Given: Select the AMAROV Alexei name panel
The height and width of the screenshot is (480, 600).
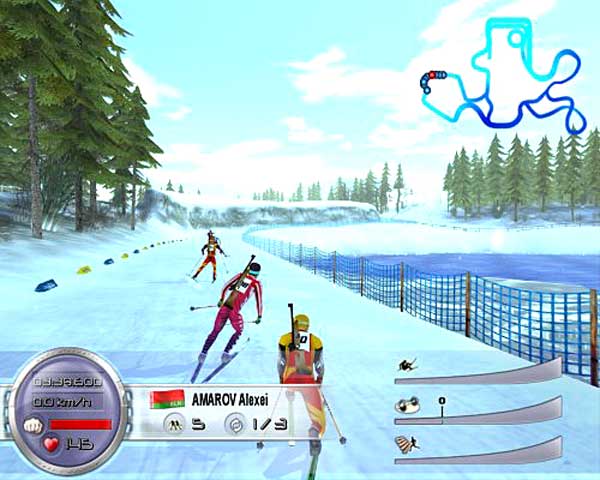Looking at the screenshot, I should coord(240,398).
